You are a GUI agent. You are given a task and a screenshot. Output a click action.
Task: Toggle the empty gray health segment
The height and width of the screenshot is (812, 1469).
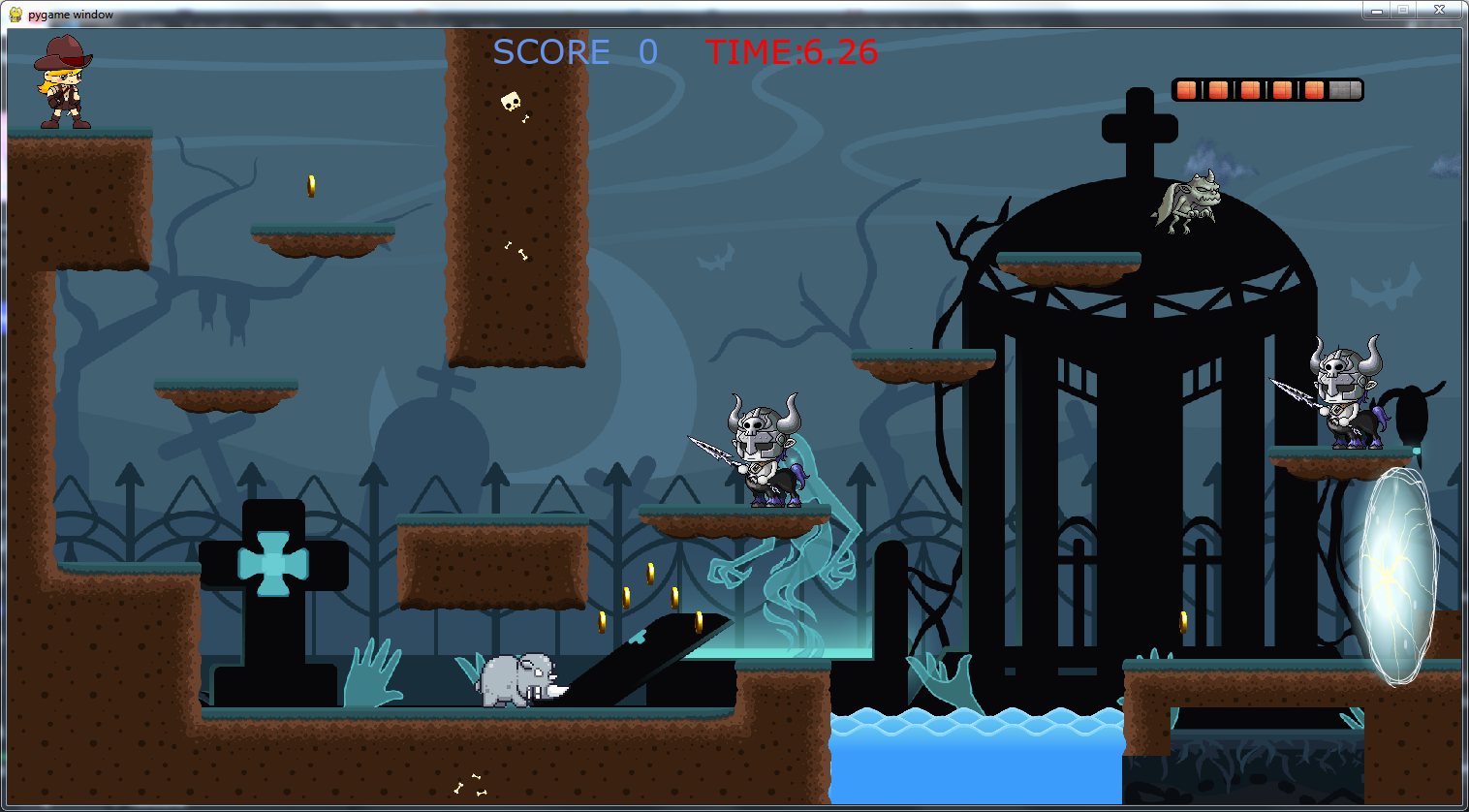coord(1344,89)
